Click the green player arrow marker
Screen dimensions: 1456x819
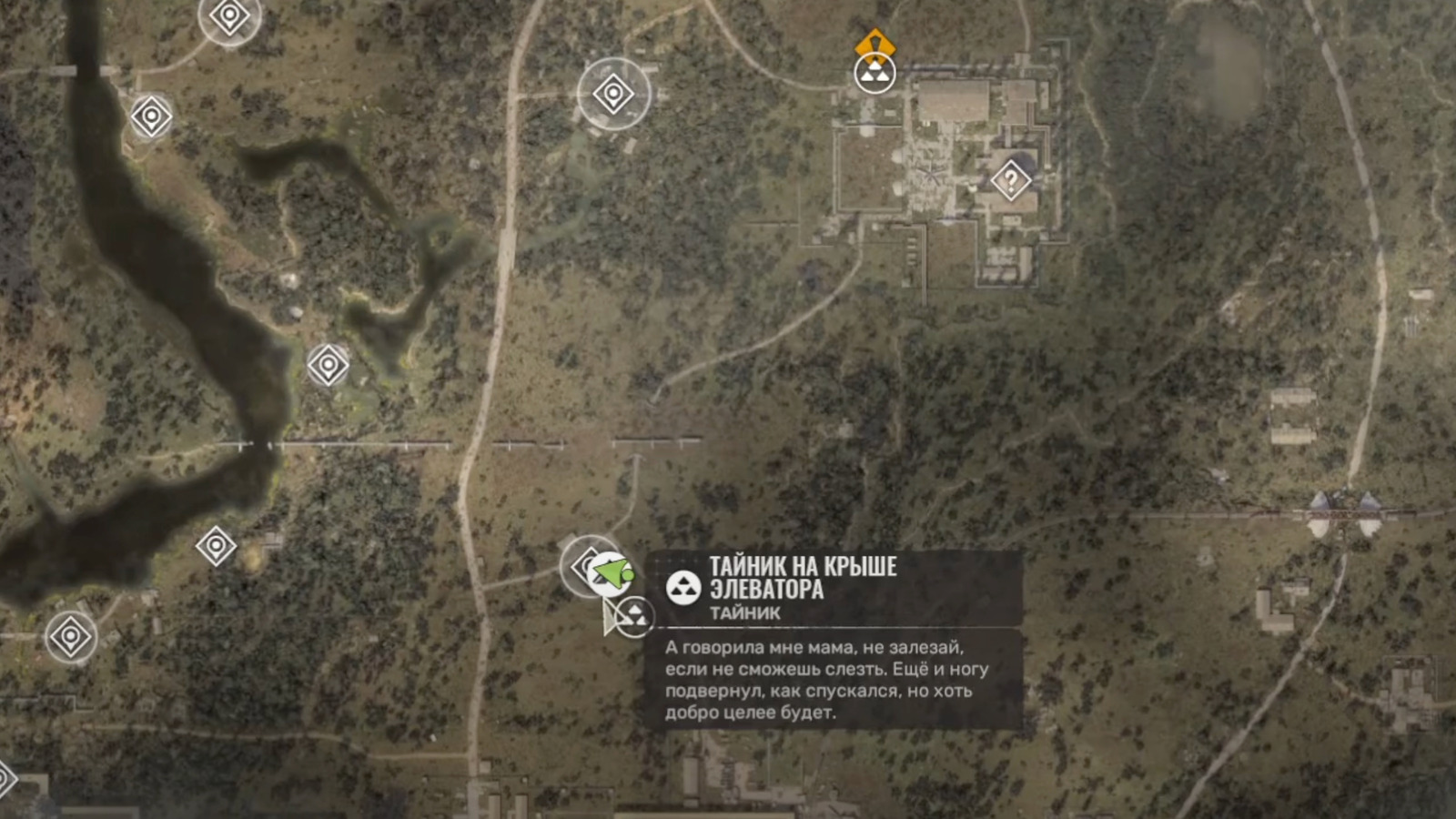coord(612,572)
